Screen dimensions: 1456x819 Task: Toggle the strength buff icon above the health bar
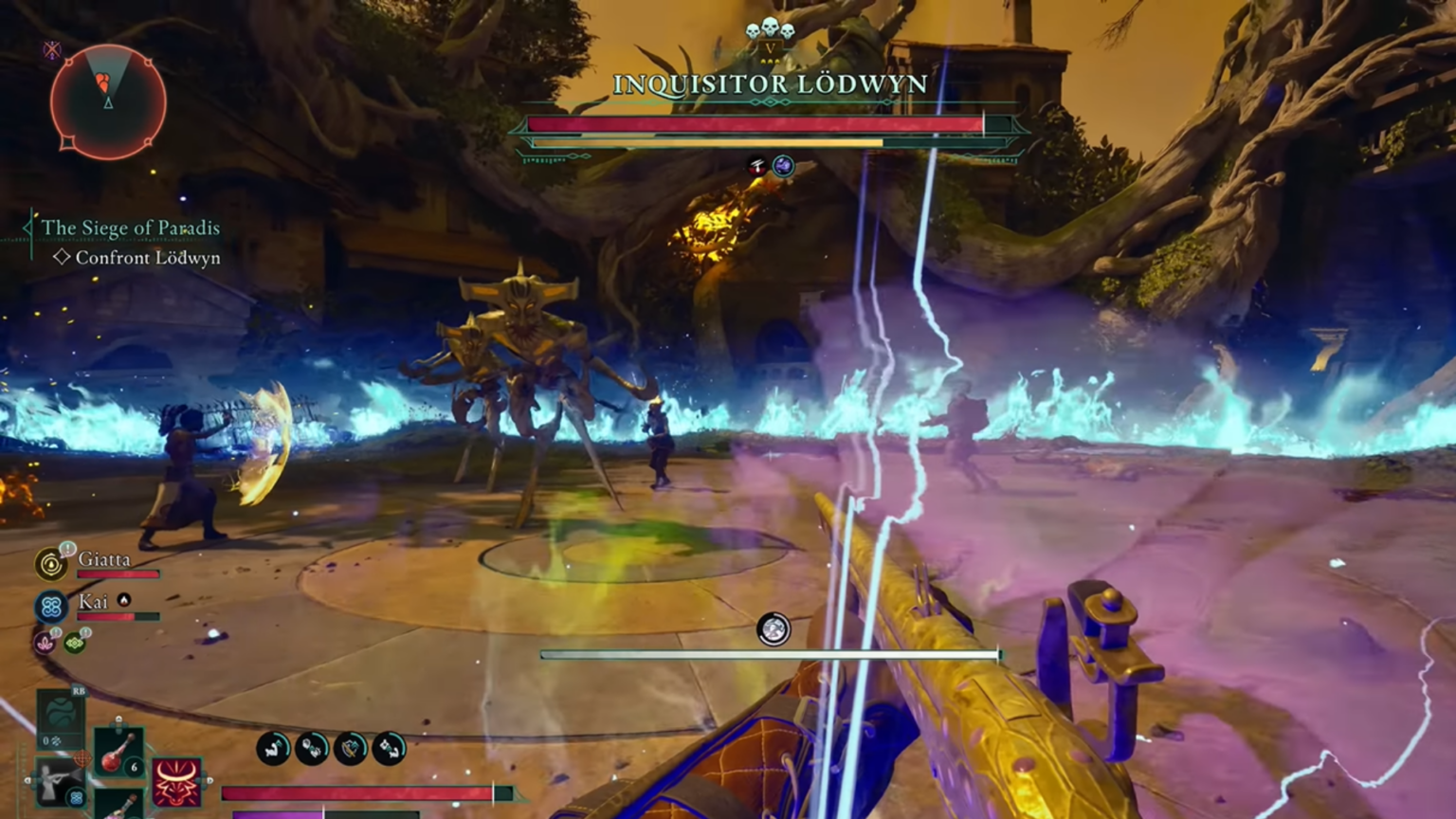(273, 749)
